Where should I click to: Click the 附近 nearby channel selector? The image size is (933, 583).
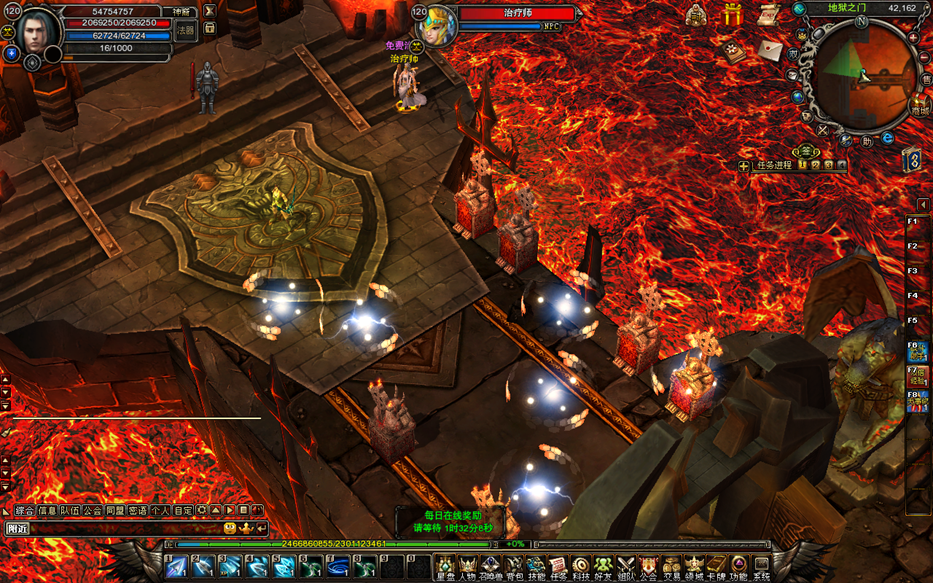click(x=18, y=528)
